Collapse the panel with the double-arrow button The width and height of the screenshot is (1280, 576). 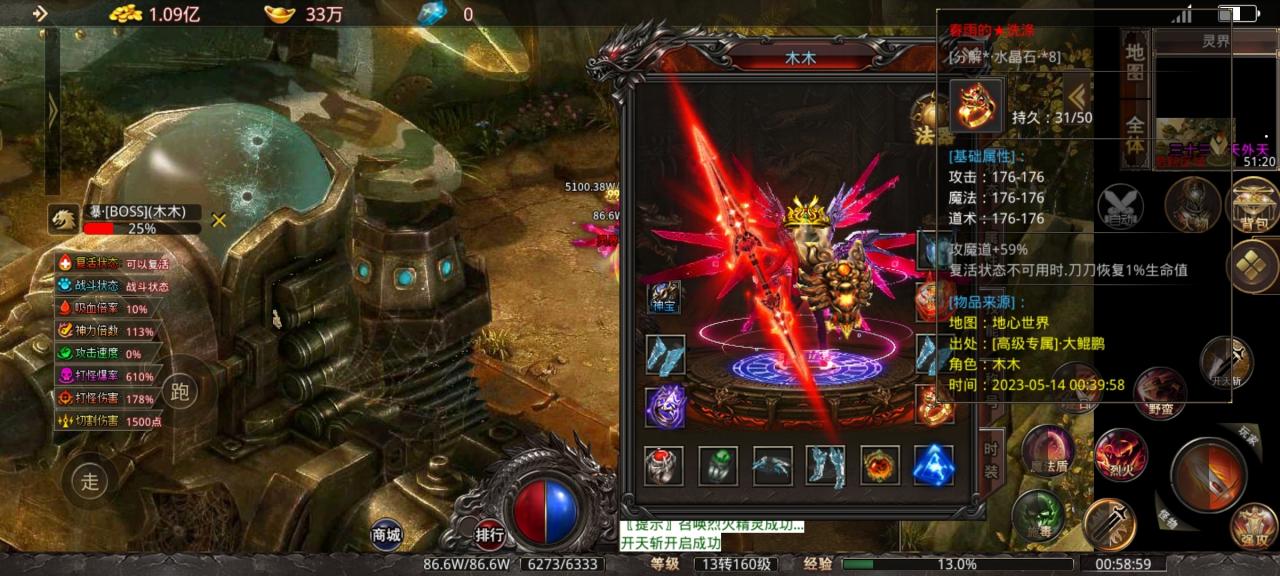(x=1076, y=97)
